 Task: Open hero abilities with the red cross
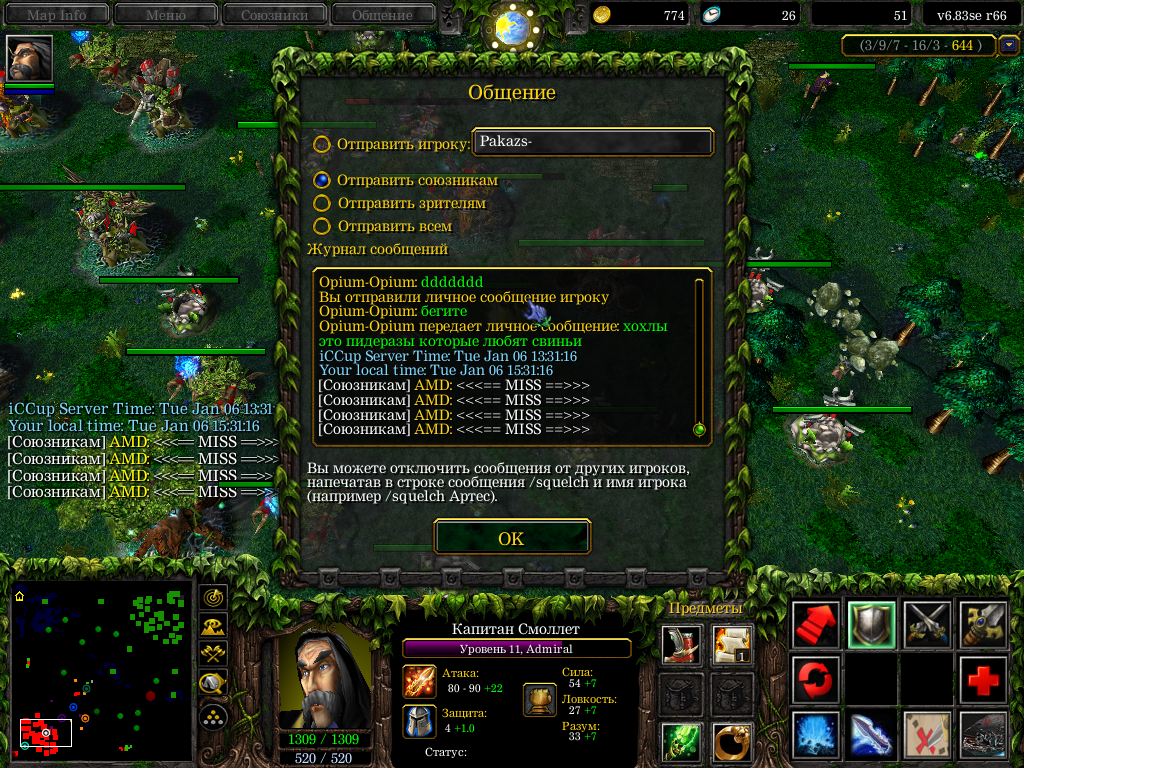point(983,680)
